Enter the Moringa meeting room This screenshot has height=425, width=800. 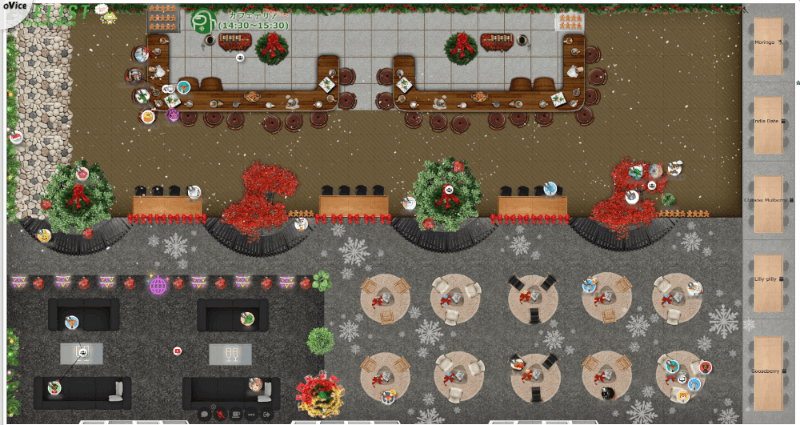click(x=768, y=46)
